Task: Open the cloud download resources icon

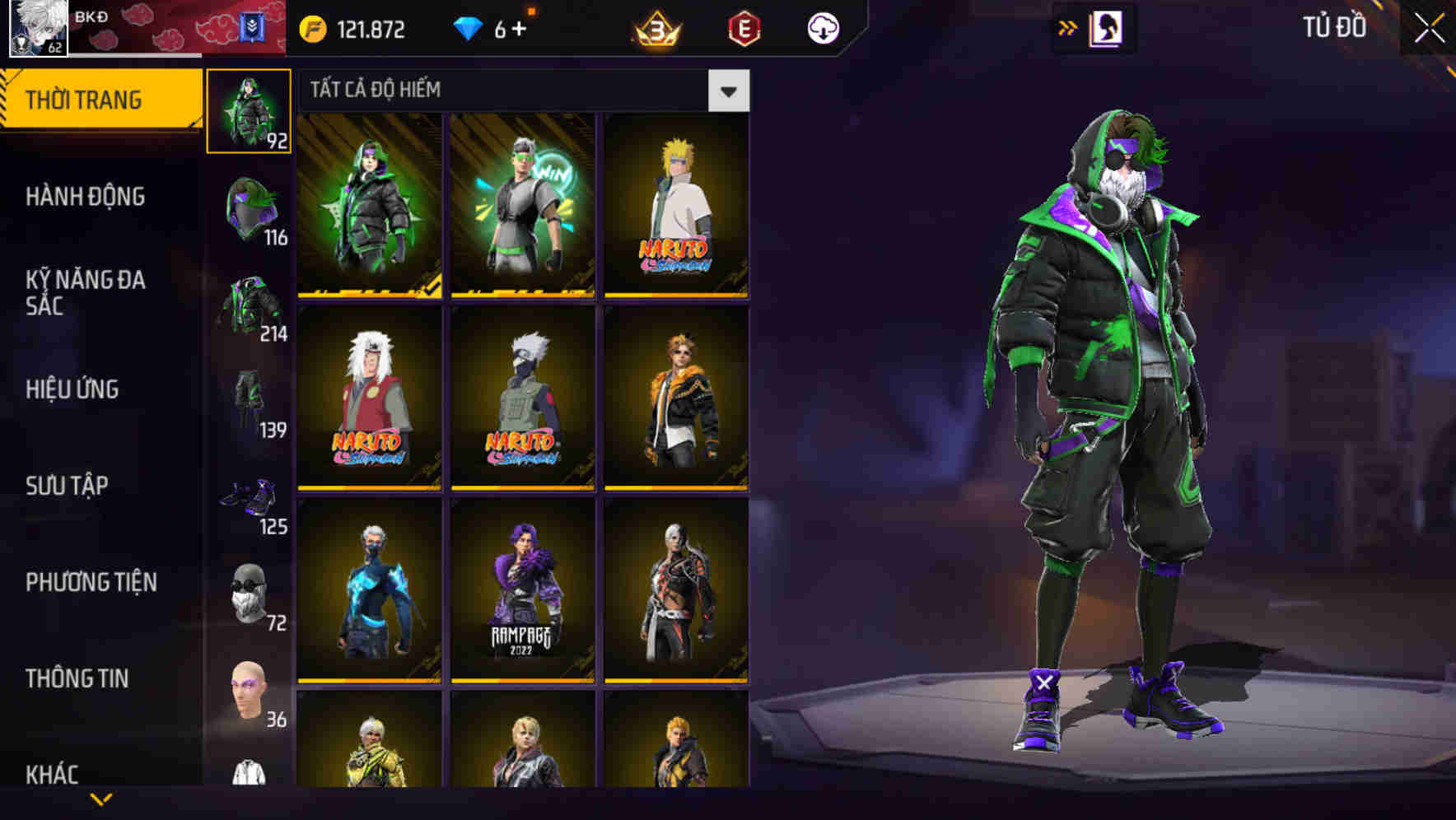Action: pyautogui.click(x=823, y=27)
